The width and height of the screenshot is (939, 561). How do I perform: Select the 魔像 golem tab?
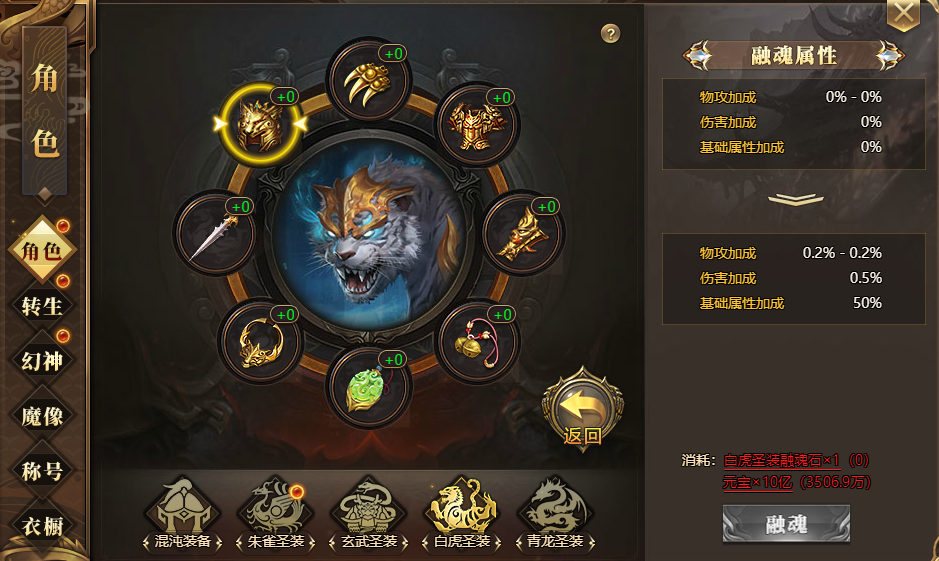click(x=42, y=415)
